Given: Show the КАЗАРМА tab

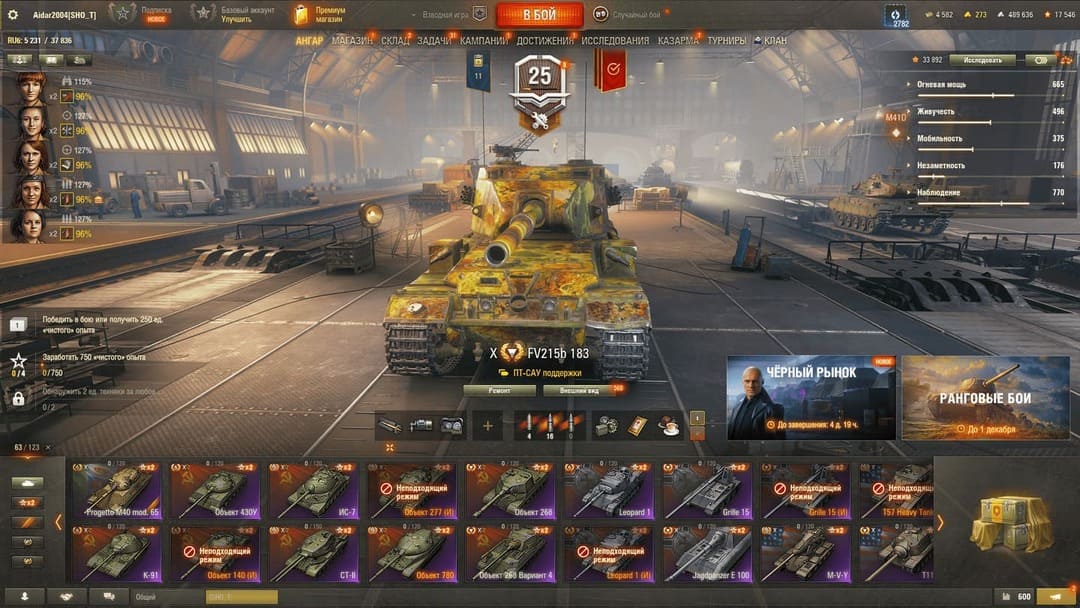Looking at the screenshot, I should click(678, 41).
